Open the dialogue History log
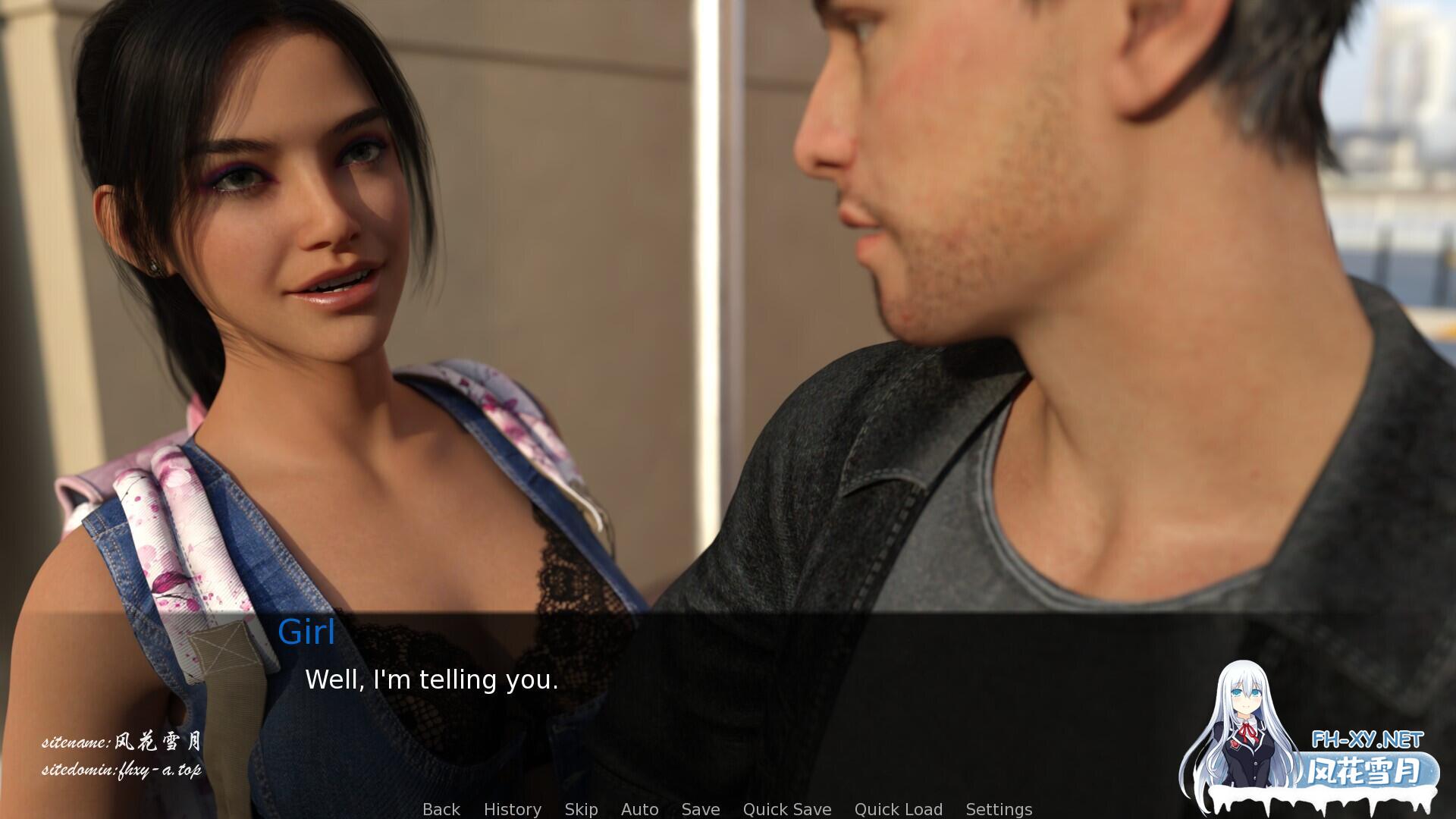This screenshot has width=1456, height=819. [513, 809]
